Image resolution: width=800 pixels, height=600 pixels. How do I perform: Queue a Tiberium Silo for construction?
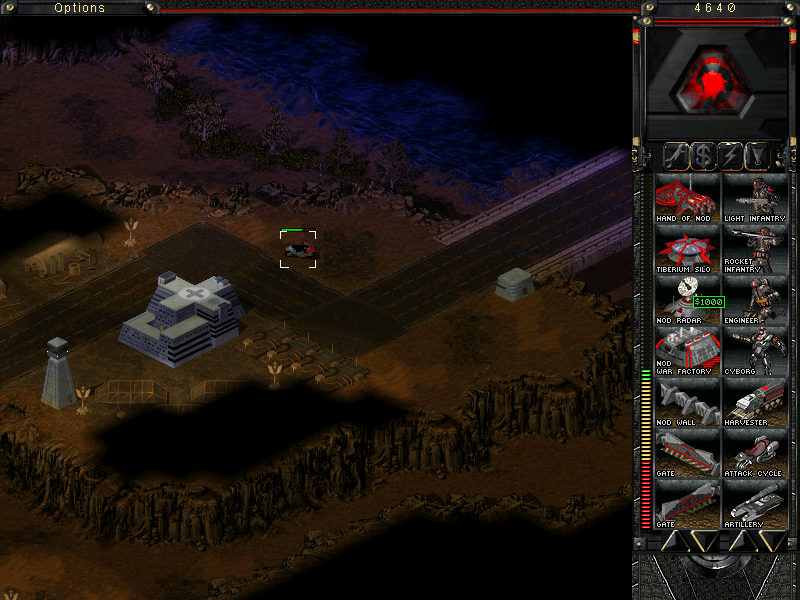click(x=687, y=249)
